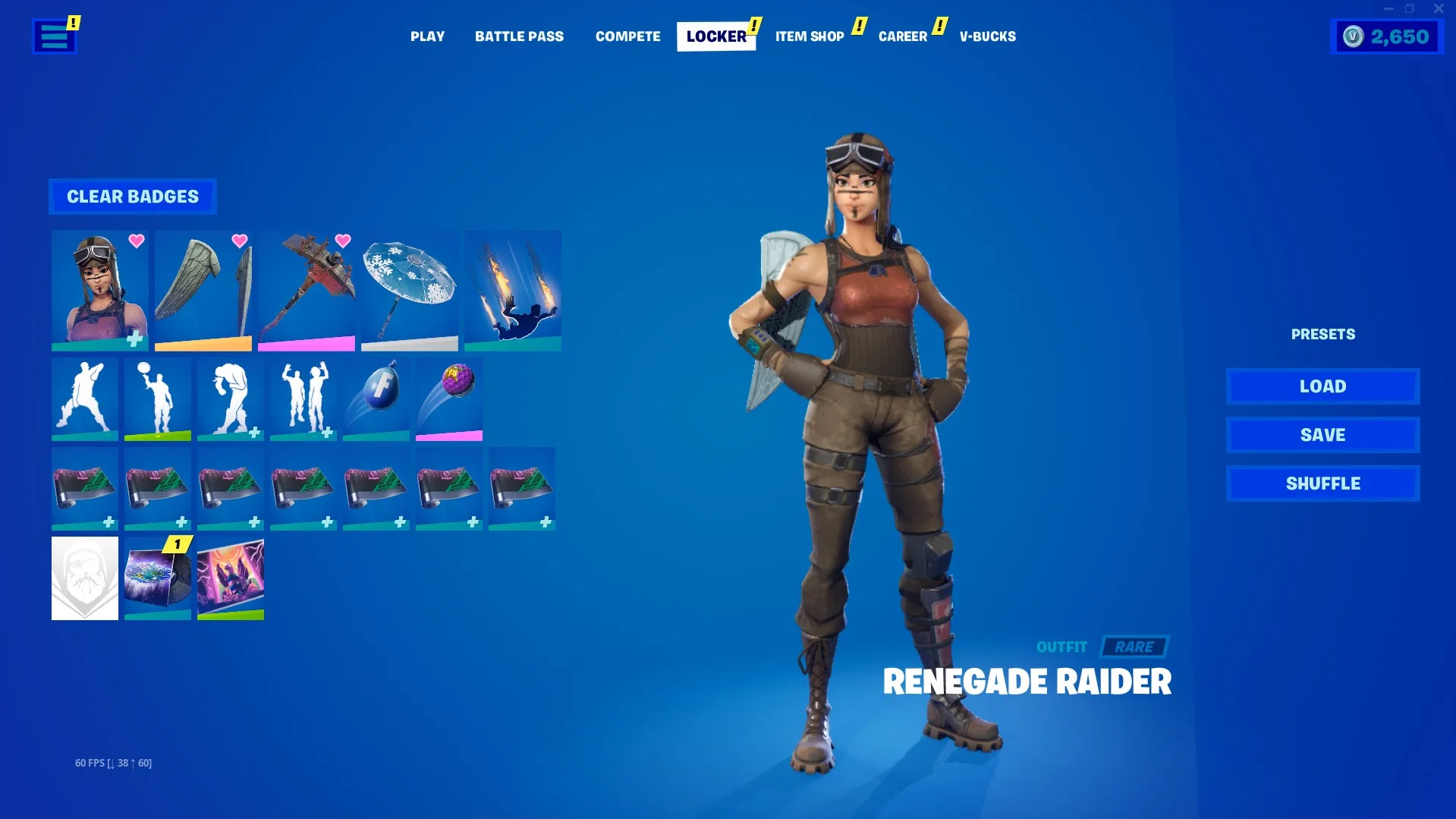
Task: Open the V-Bucks store tab
Action: pos(987,36)
